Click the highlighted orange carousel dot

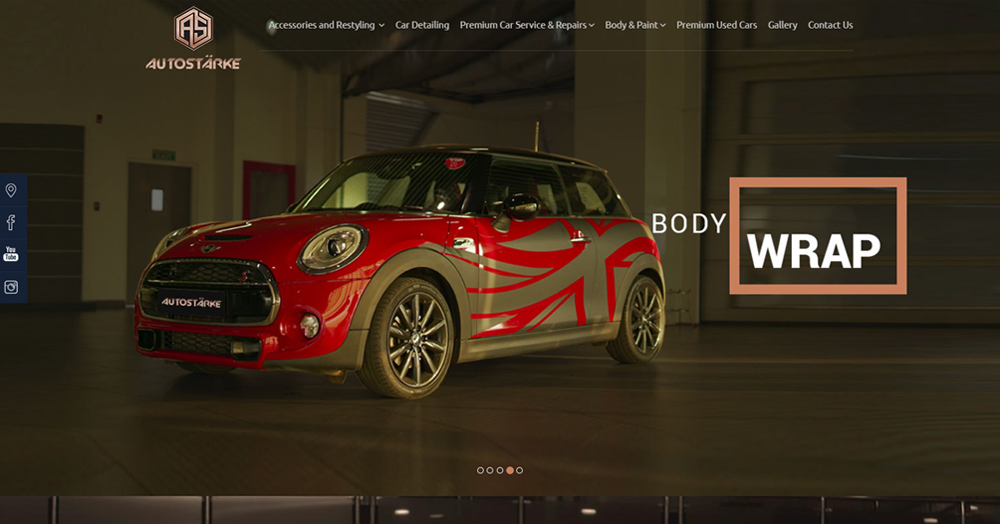point(510,470)
